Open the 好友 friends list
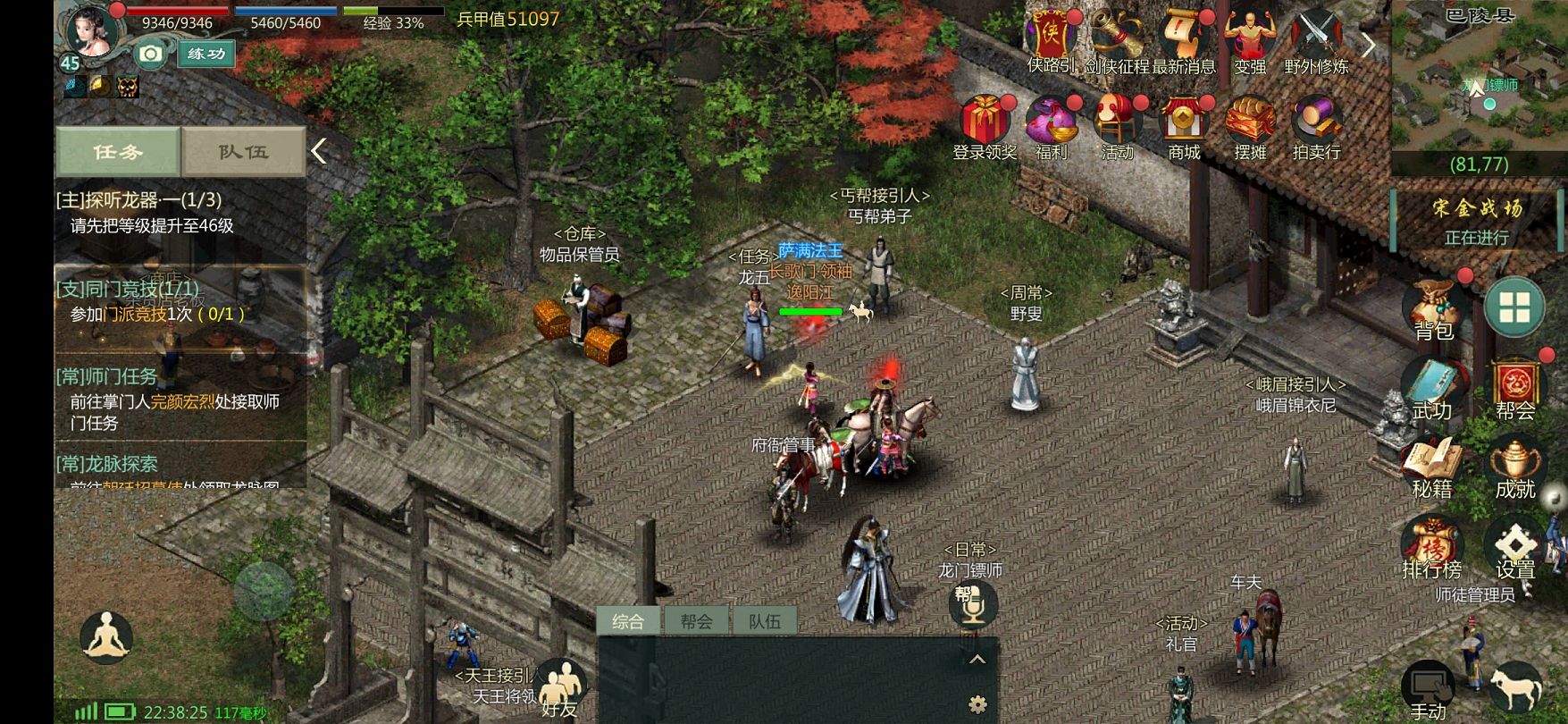 560,690
